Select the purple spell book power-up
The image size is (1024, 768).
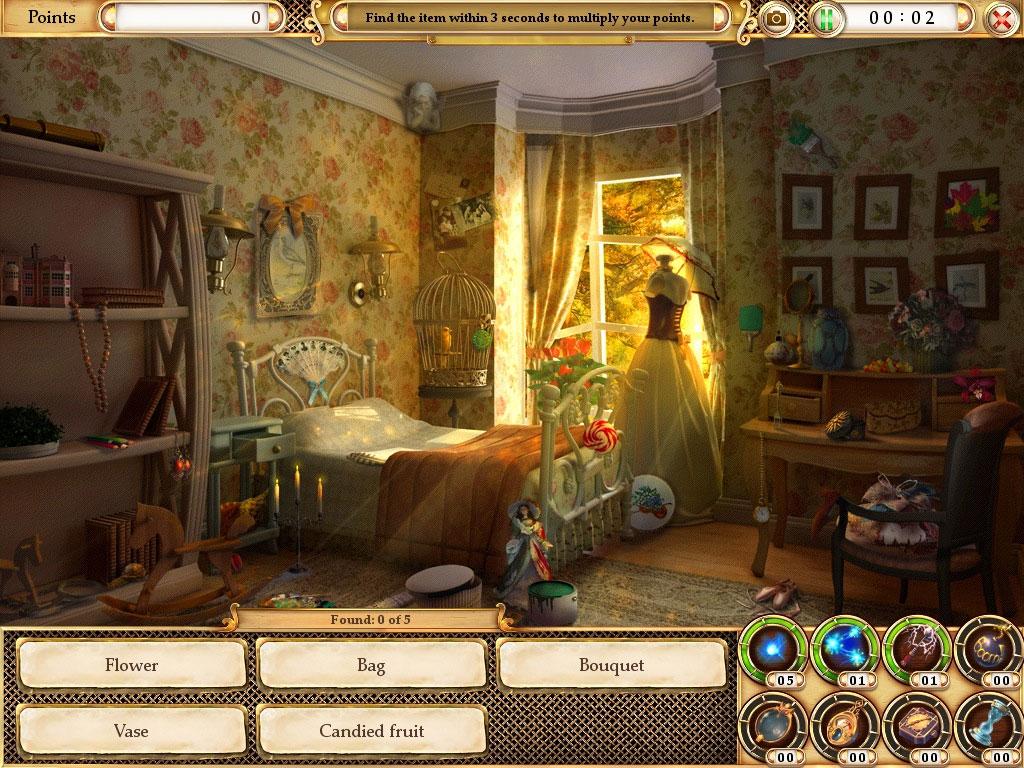click(915, 723)
